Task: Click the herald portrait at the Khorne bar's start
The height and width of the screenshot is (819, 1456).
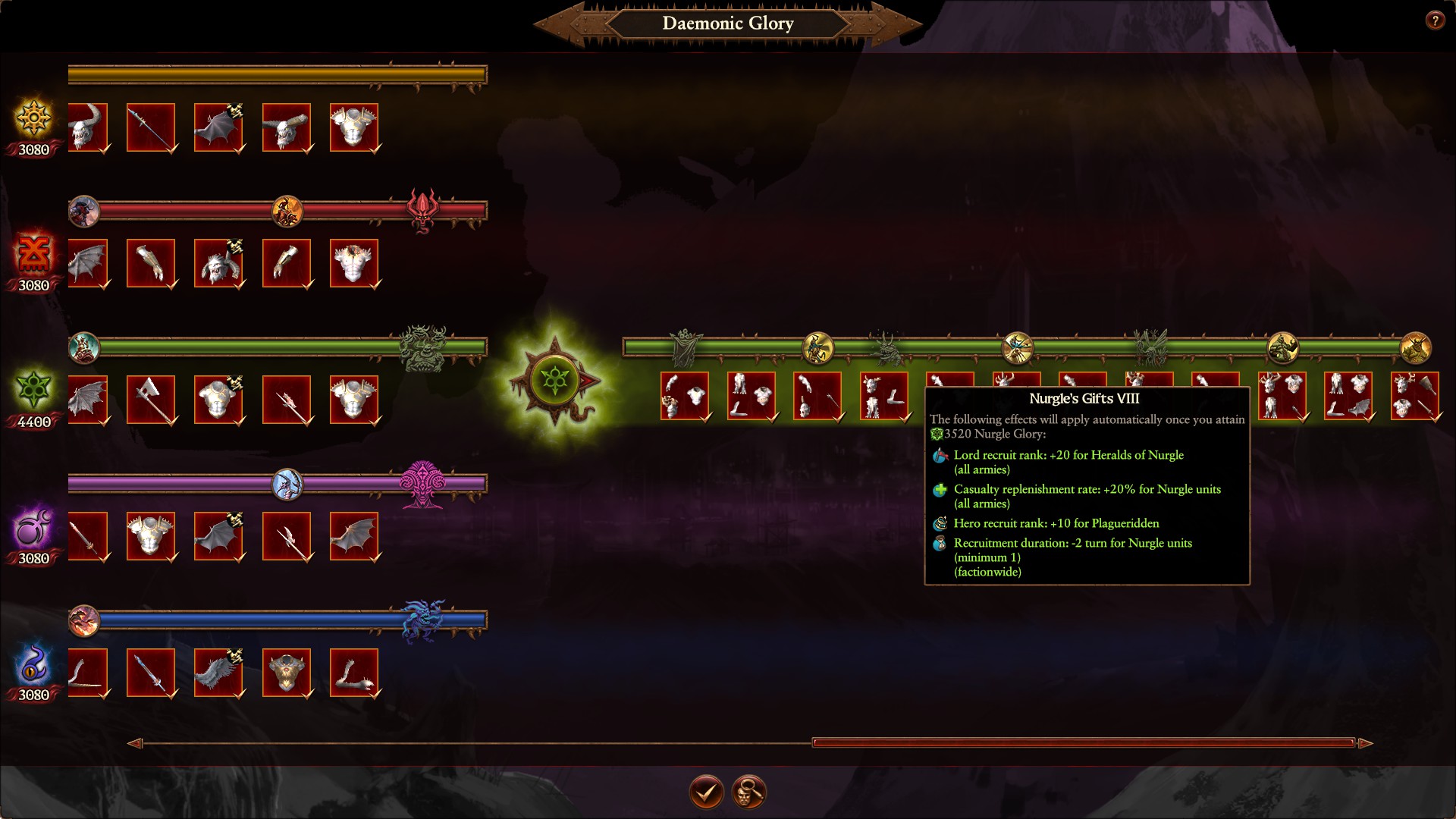Action: [83, 212]
